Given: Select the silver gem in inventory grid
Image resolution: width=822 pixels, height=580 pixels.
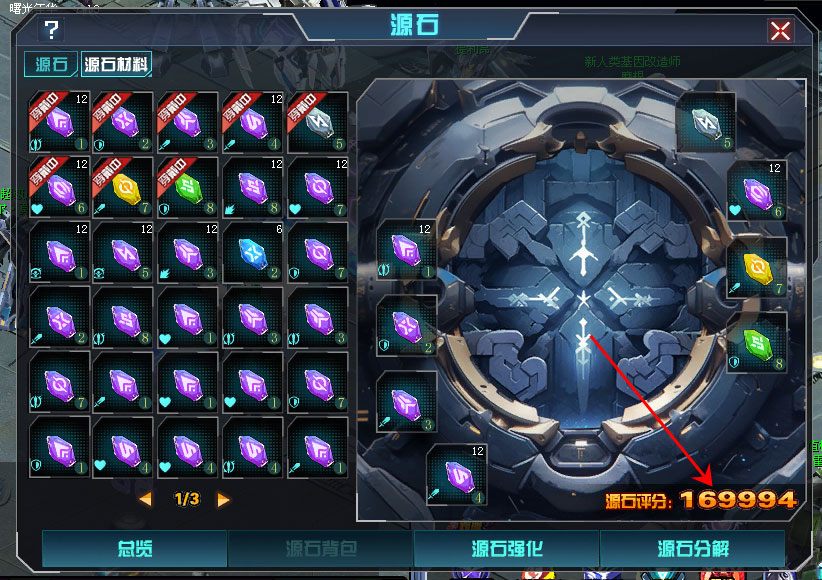Looking at the screenshot, I should [x=317, y=122].
